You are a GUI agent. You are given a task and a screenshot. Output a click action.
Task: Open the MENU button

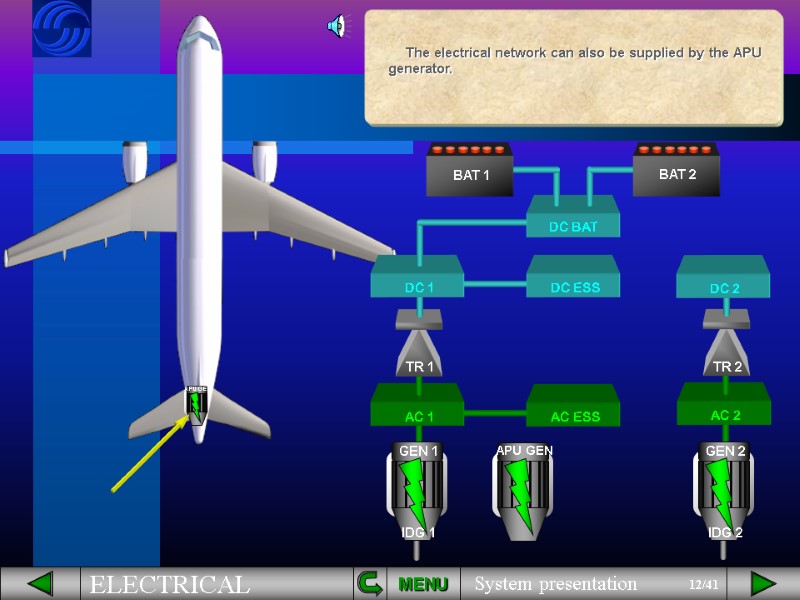423,584
